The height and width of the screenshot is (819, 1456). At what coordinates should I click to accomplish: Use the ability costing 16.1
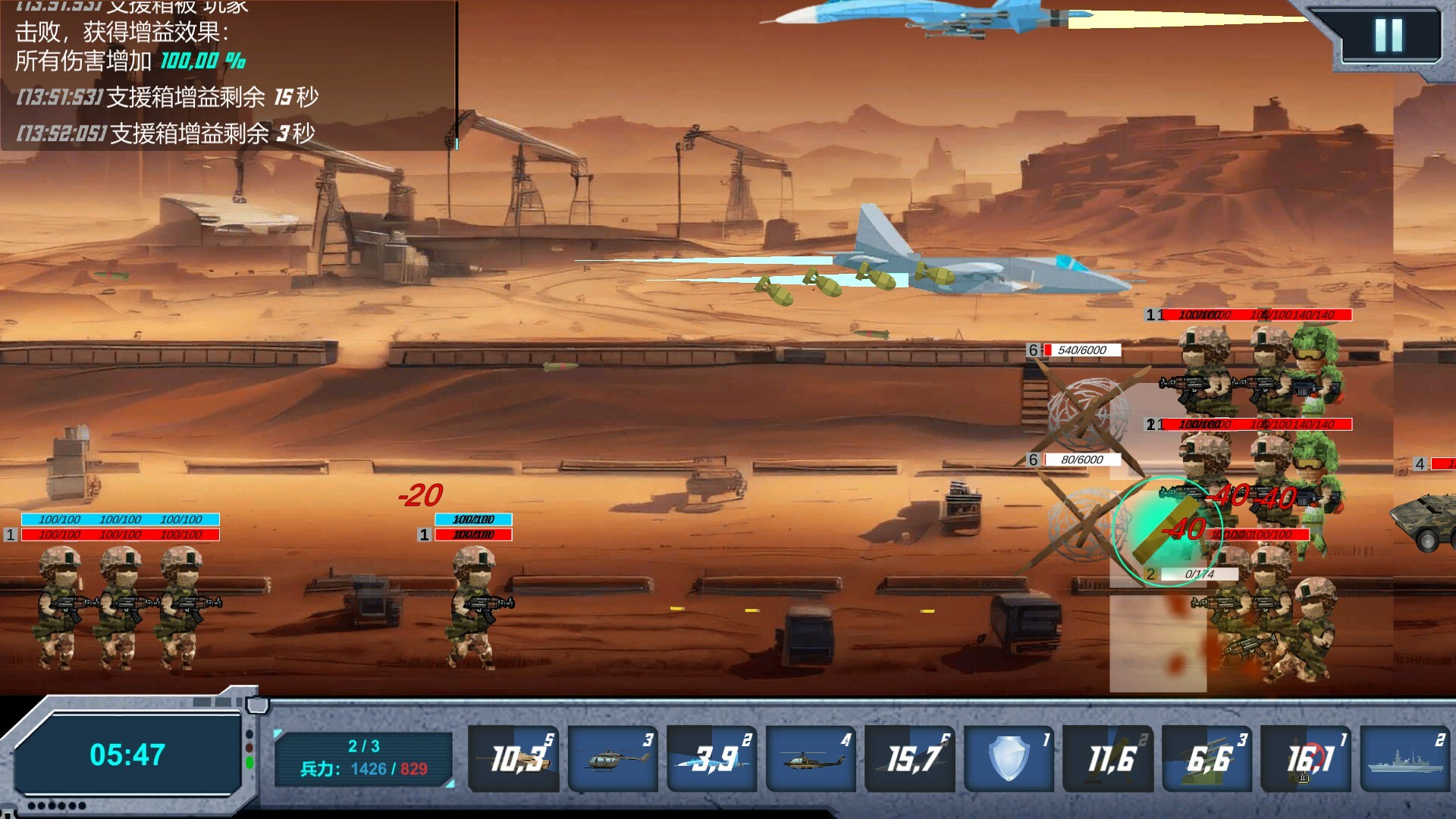[1306, 757]
